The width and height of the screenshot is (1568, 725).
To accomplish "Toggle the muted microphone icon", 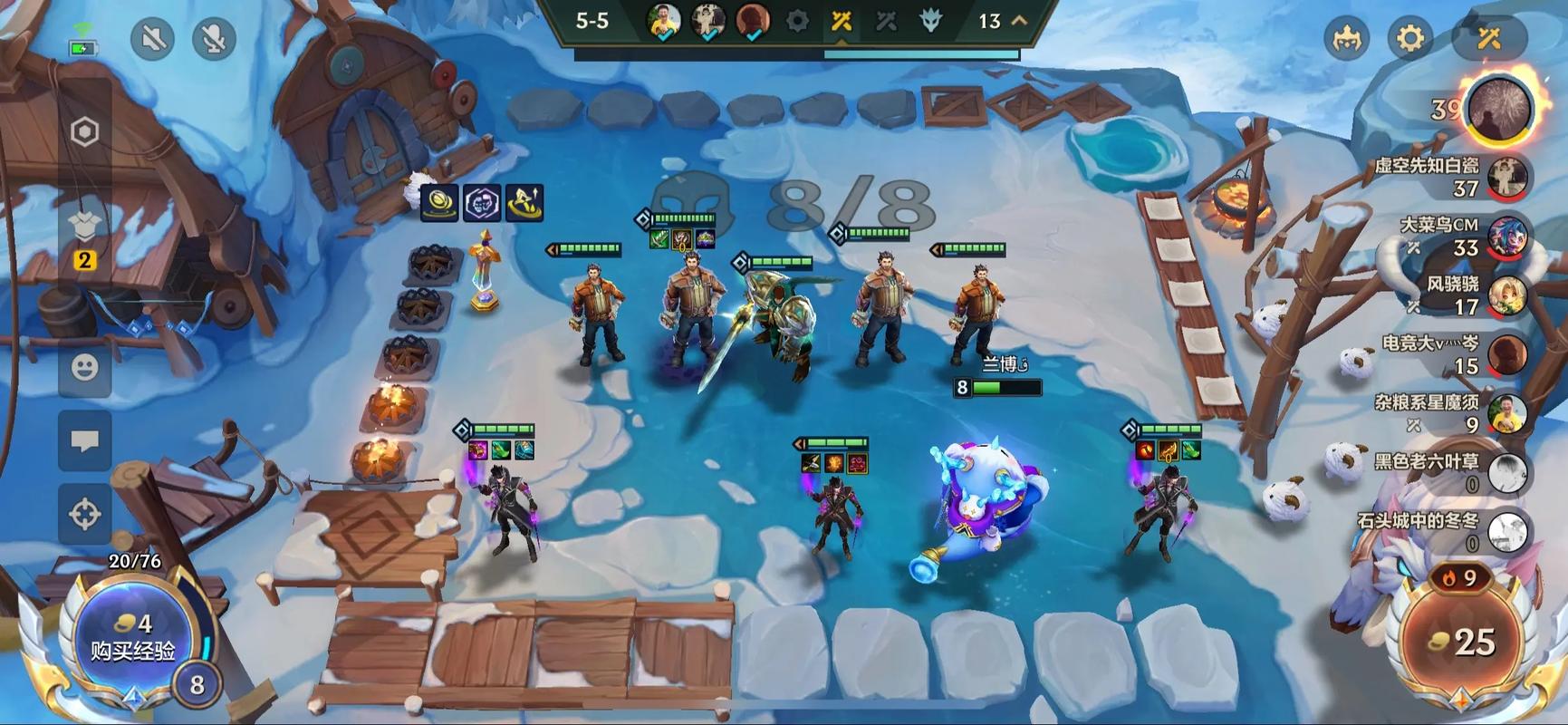I will [214, 39].
